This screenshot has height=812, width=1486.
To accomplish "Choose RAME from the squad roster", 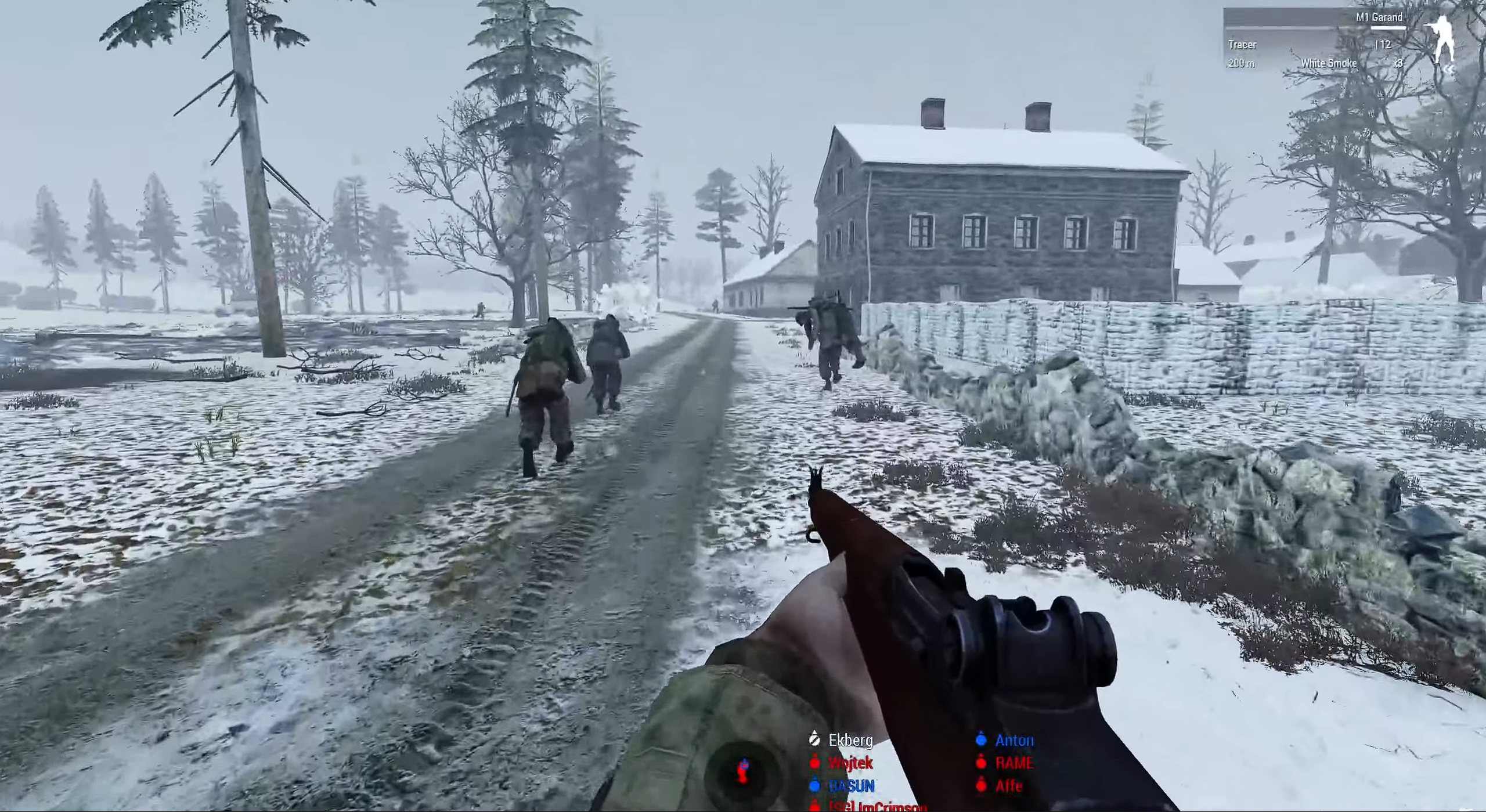I will 1014,763.
